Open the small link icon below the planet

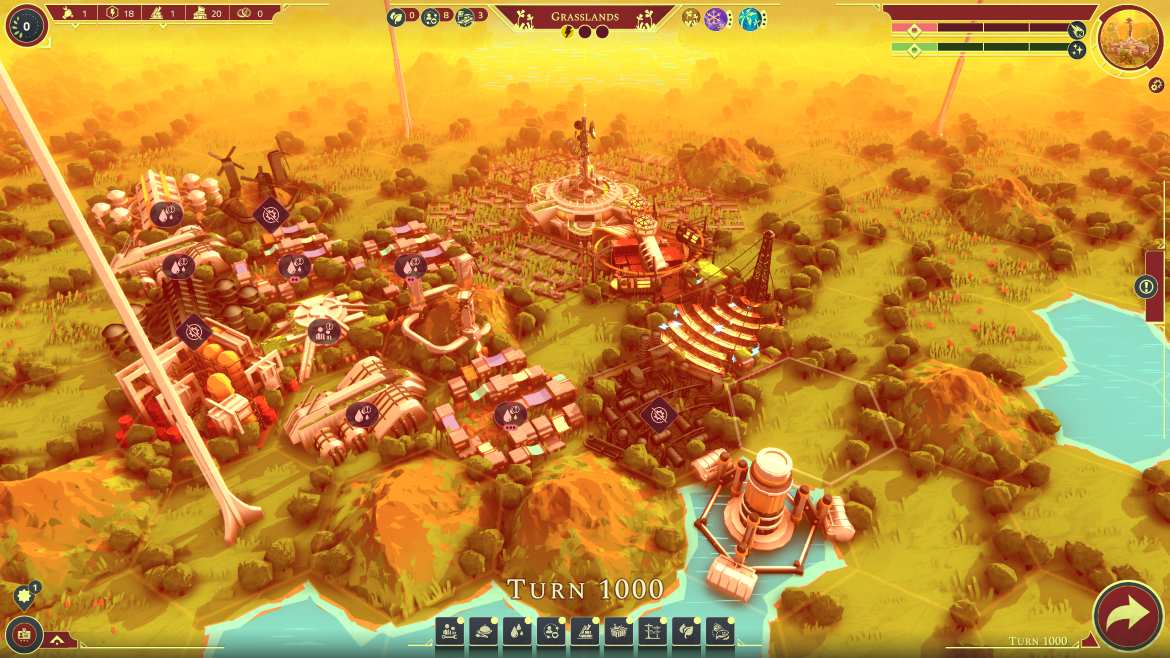1156,86
